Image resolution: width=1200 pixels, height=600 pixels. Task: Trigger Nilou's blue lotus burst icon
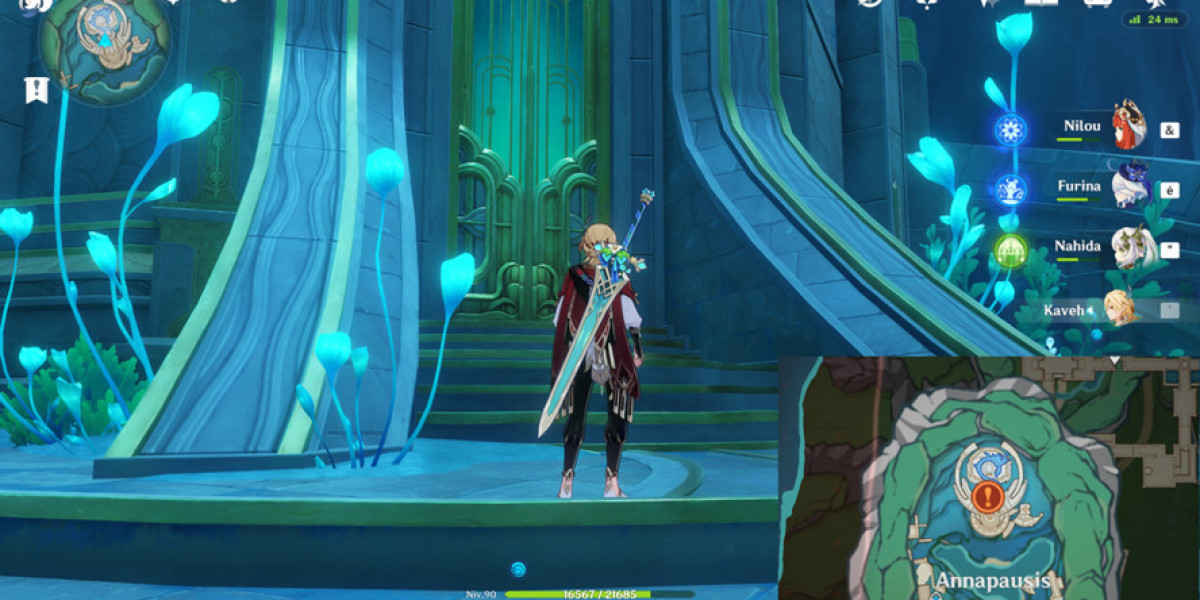click(x=1011, y=130)
